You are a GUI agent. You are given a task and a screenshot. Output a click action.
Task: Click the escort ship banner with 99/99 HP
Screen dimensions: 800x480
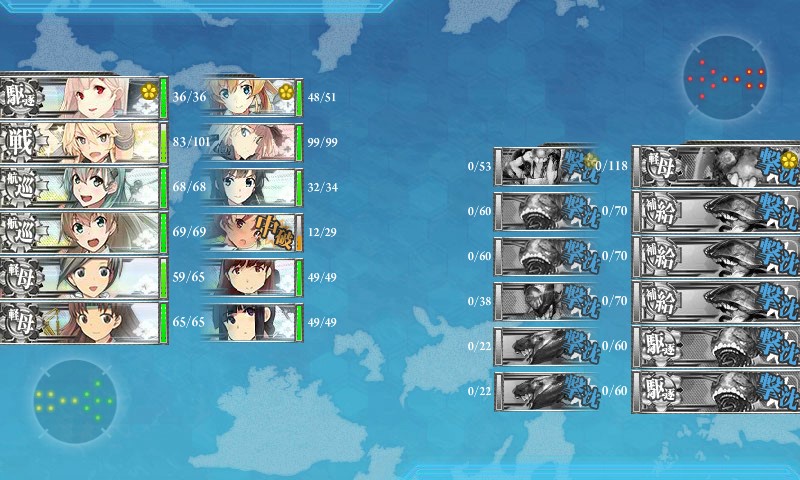point(252,142)
